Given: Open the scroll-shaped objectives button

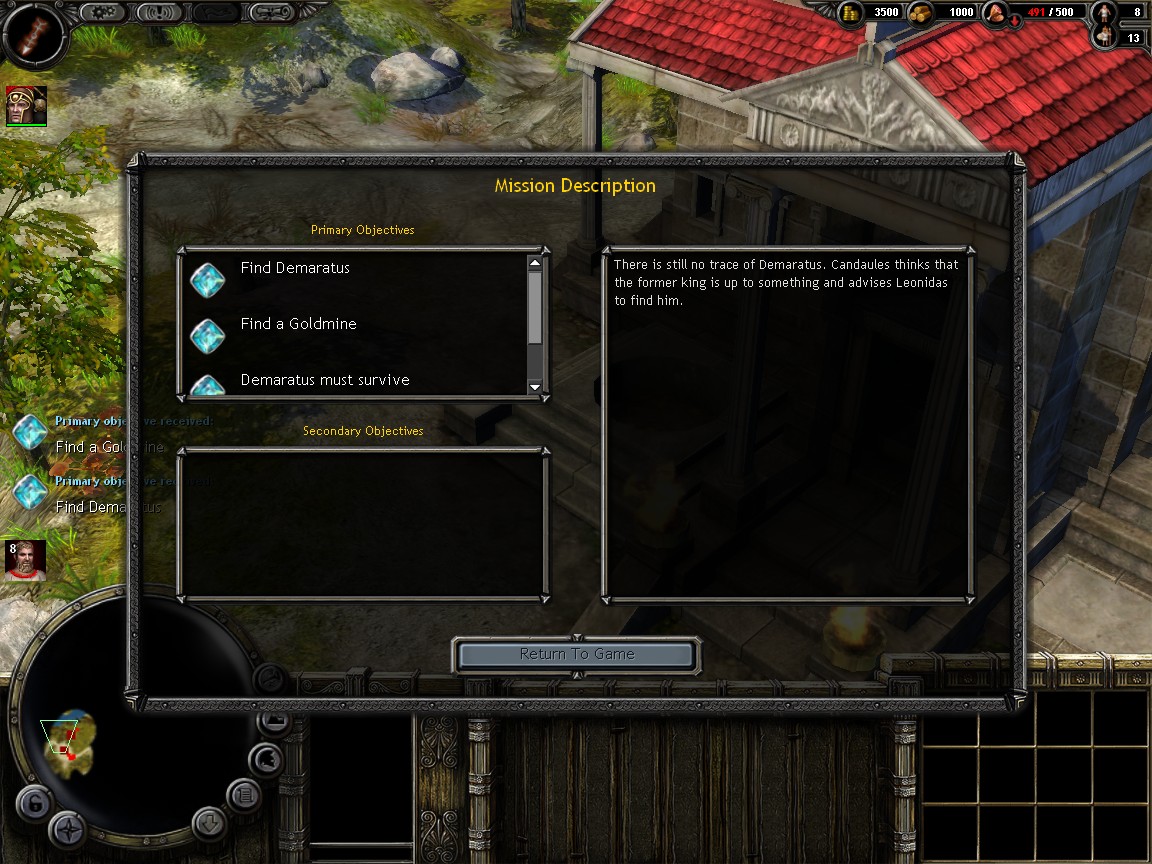Looking at the screenshot, I should click(273, 12).
